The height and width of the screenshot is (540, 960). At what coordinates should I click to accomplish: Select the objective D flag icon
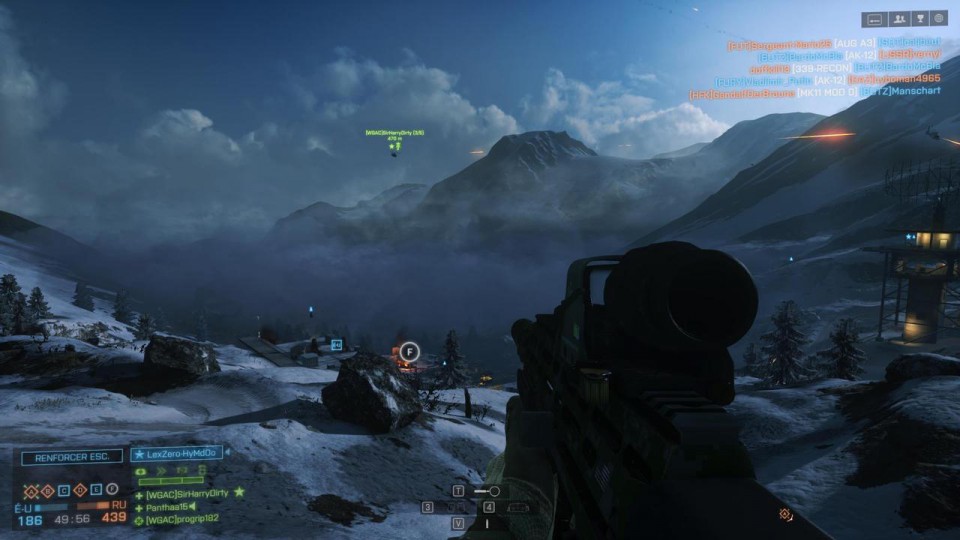(81, 490)
